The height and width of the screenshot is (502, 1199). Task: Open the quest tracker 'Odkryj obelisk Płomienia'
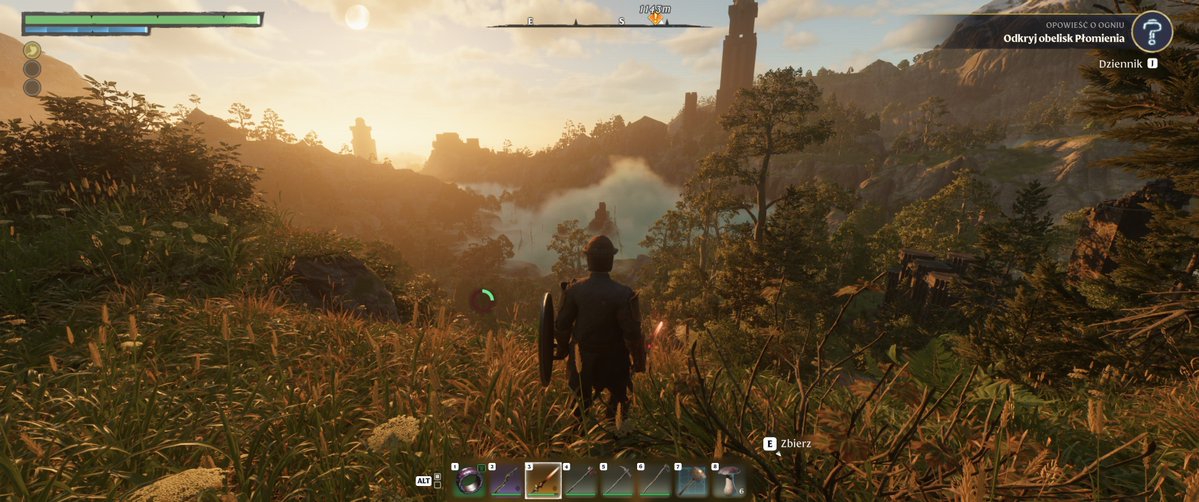1064,39
